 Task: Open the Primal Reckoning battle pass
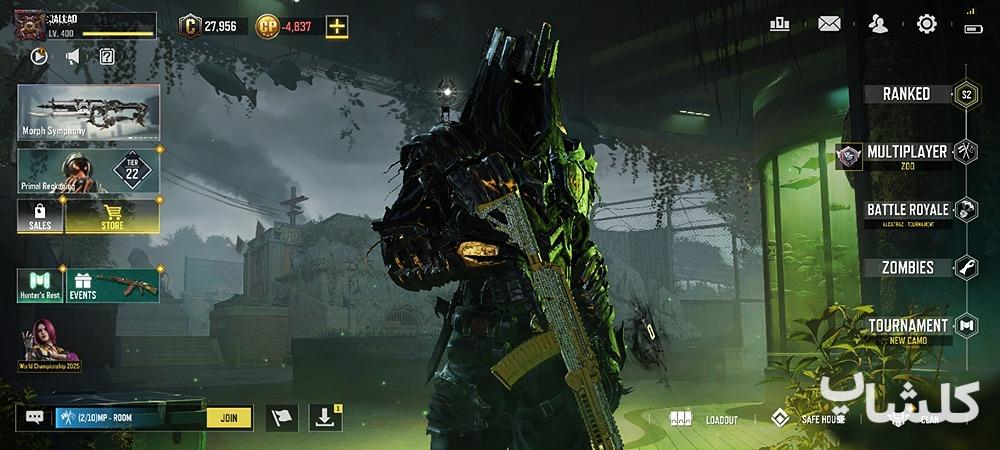(x=88, y=171)
